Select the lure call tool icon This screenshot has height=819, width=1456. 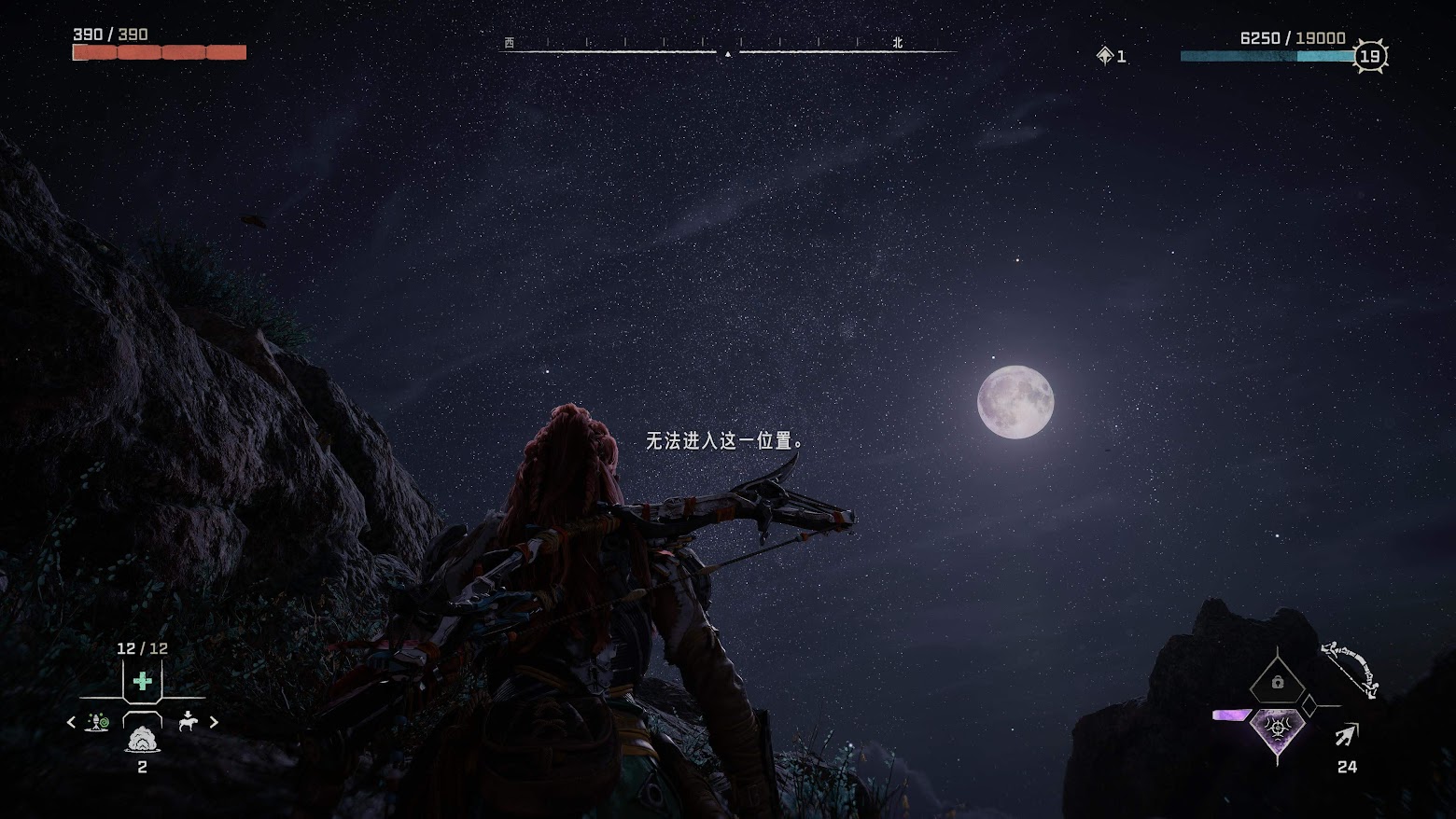point(97,722)
